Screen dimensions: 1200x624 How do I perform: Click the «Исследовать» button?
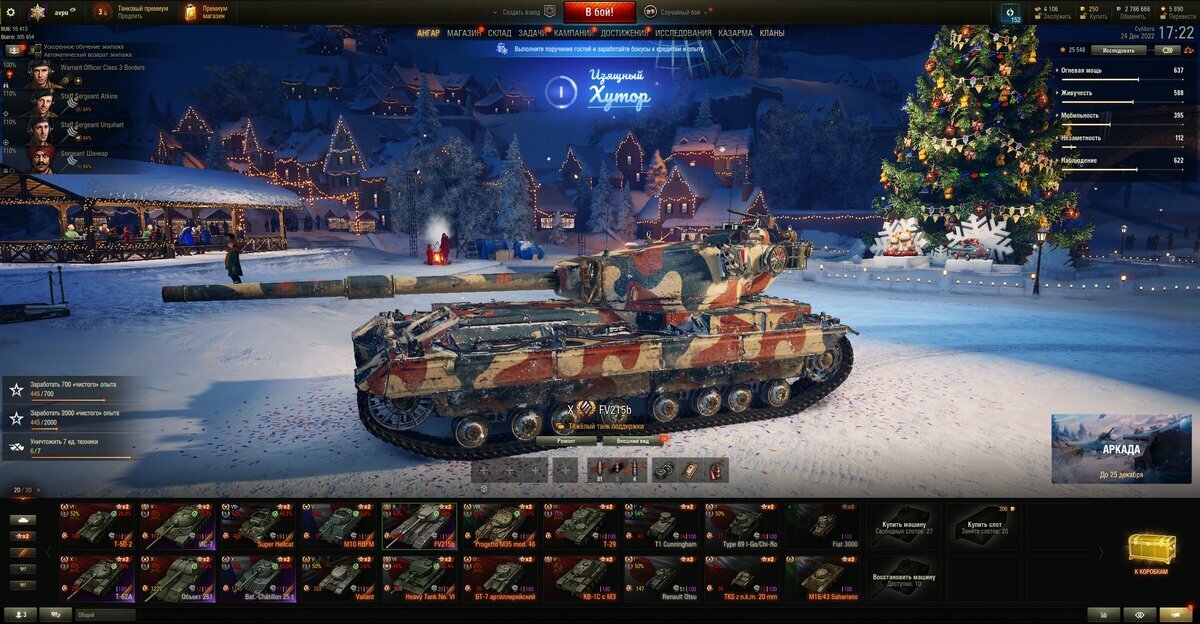click(1118, 49)
